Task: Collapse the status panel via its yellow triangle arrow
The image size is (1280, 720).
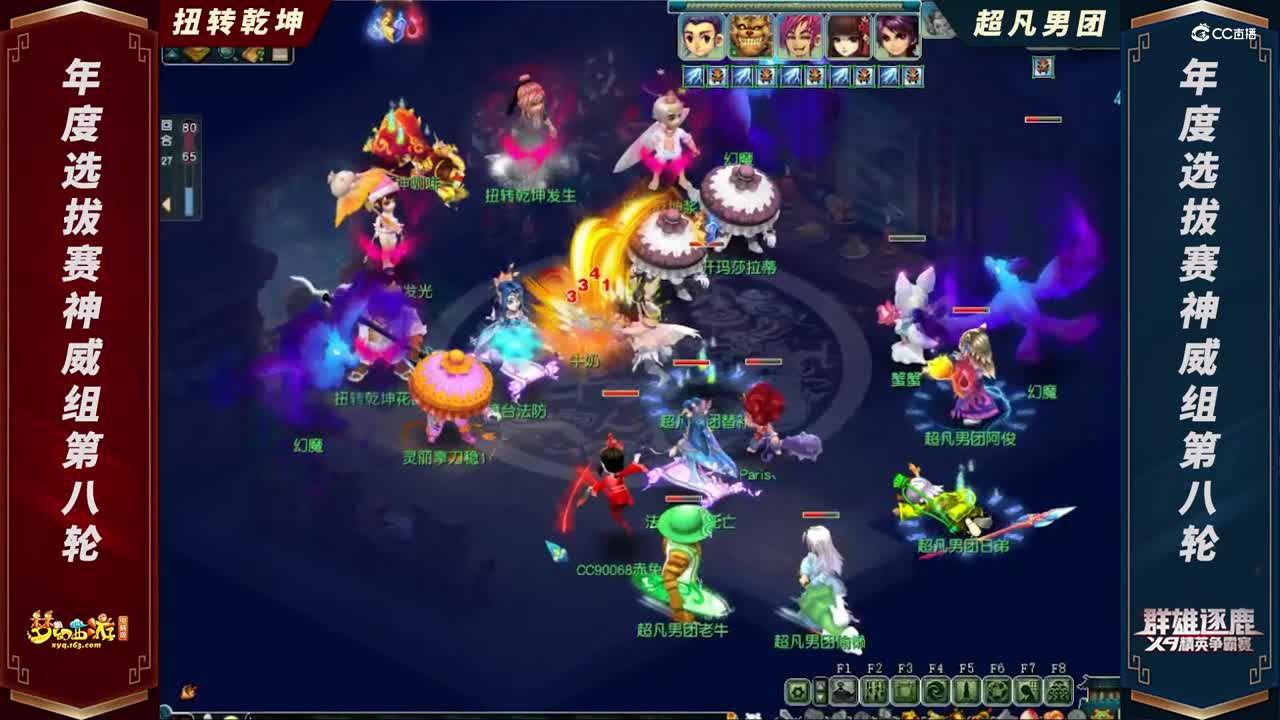Action: click(166, 203)
